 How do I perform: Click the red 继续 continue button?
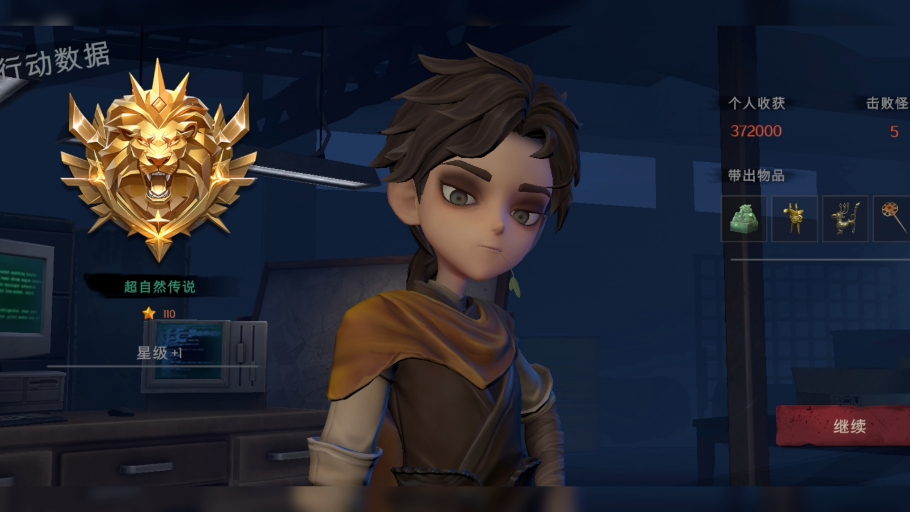pos(849,426)
